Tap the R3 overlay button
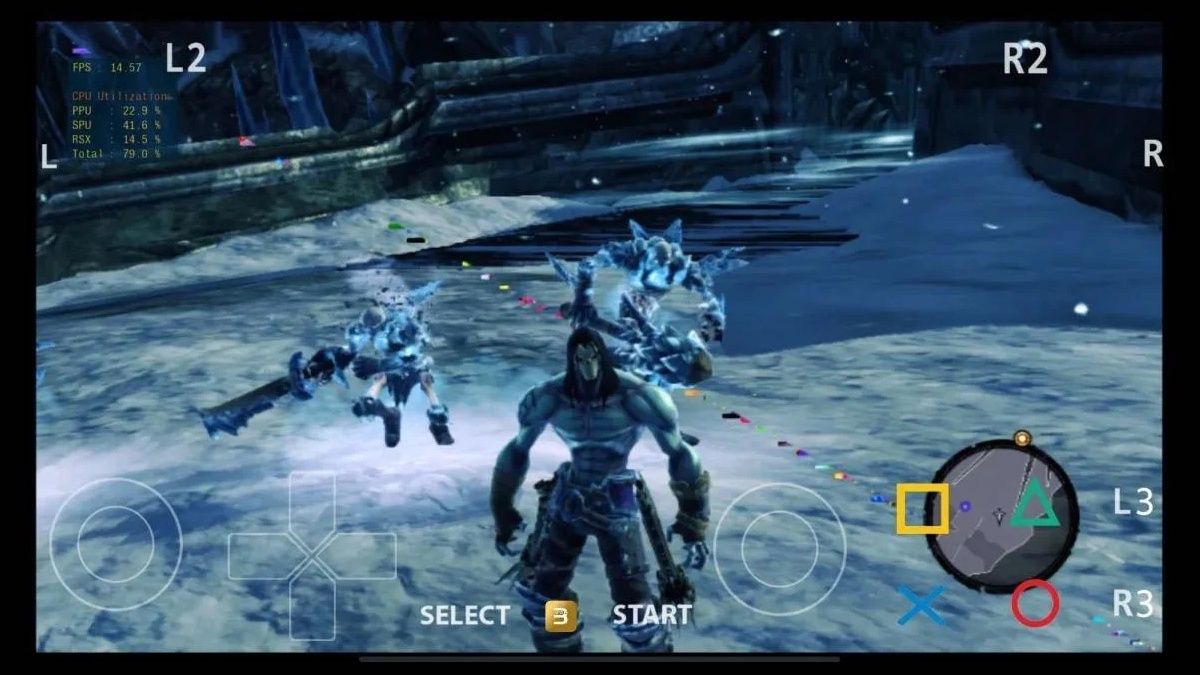 click(x=1133, y=604)
